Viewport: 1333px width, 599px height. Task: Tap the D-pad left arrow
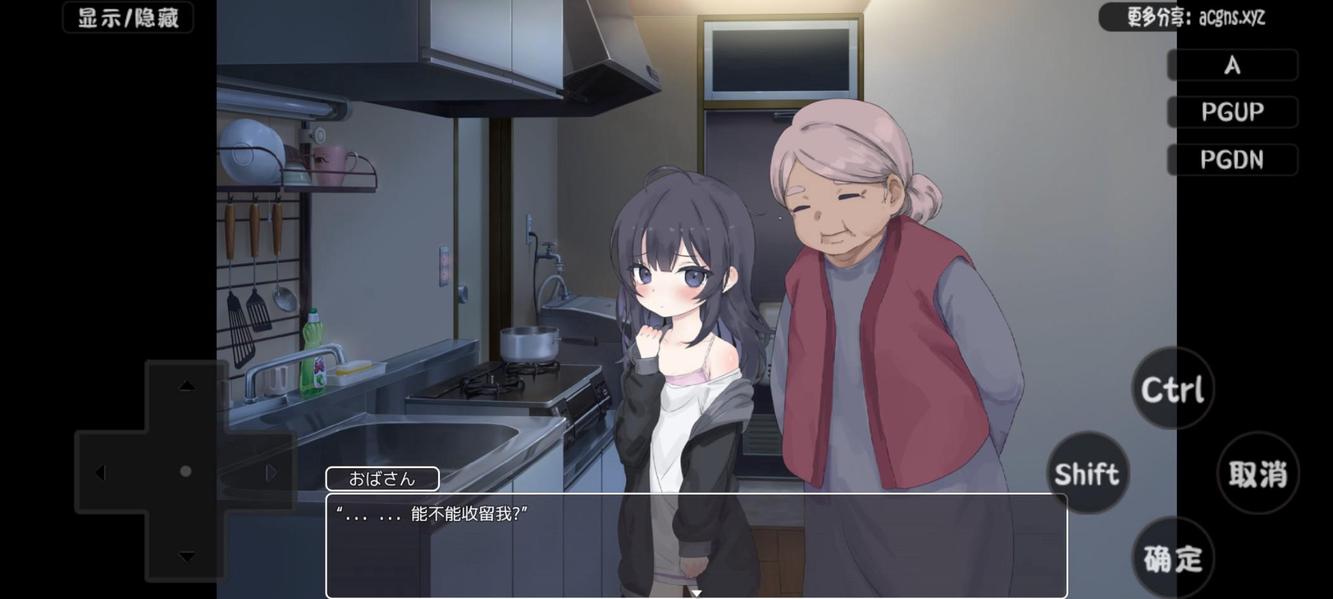coord(101,472)
